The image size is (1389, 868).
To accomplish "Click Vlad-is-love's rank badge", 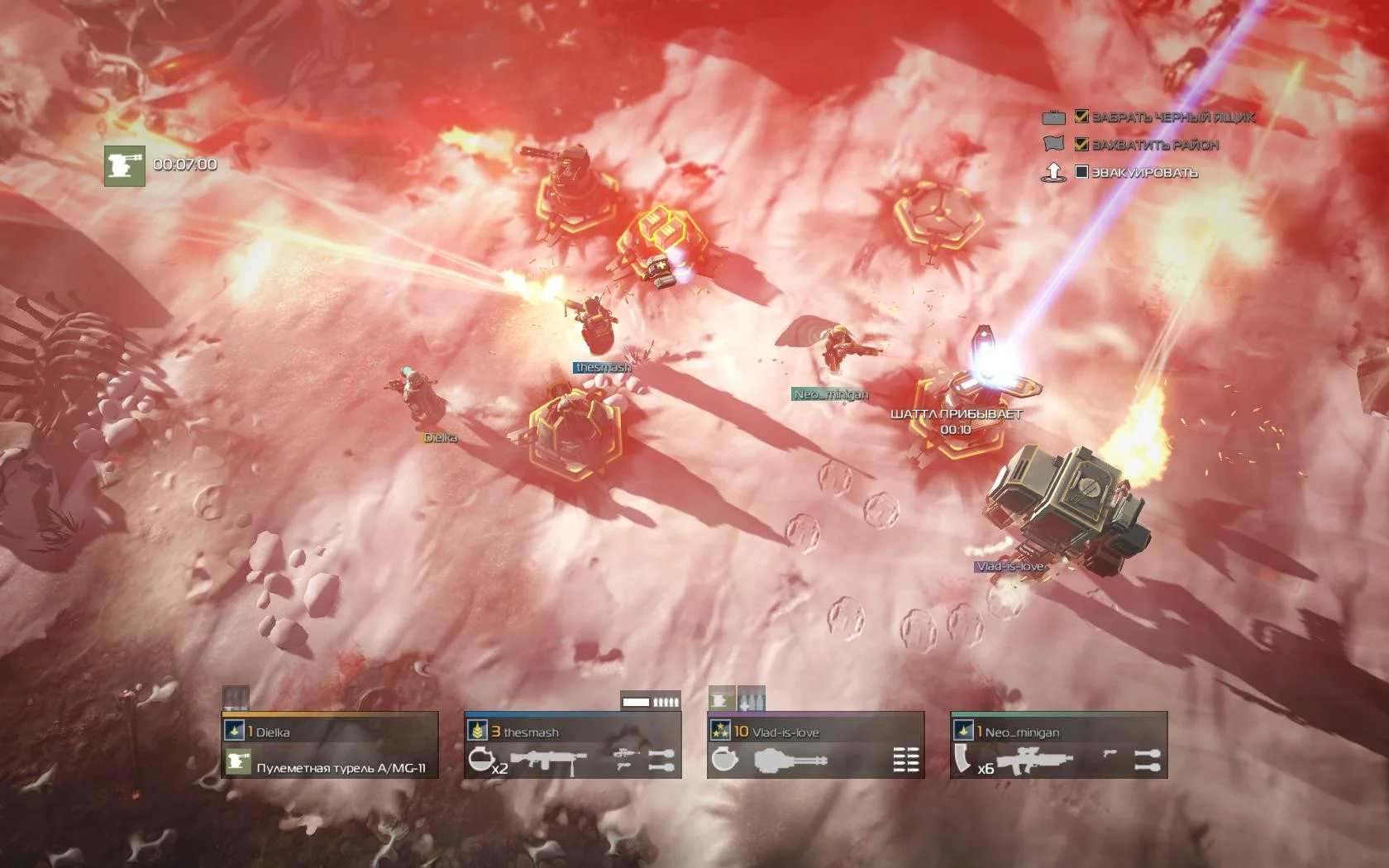I will (720, 731).
